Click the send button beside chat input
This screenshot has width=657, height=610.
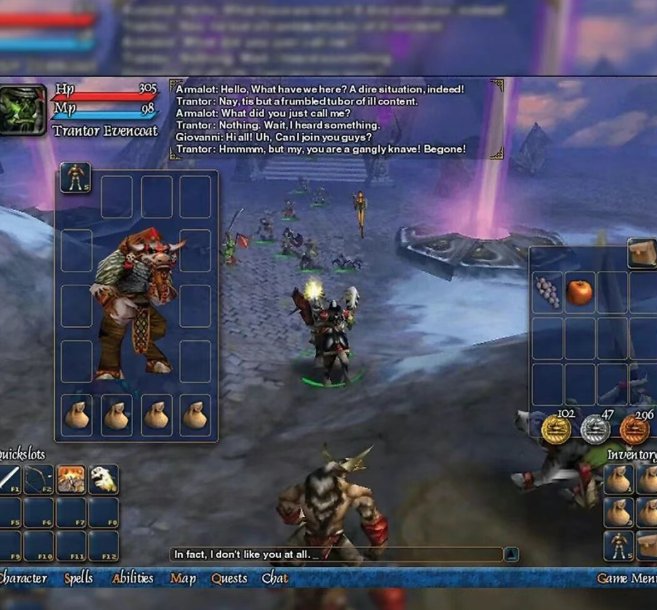tap(511, 554)
